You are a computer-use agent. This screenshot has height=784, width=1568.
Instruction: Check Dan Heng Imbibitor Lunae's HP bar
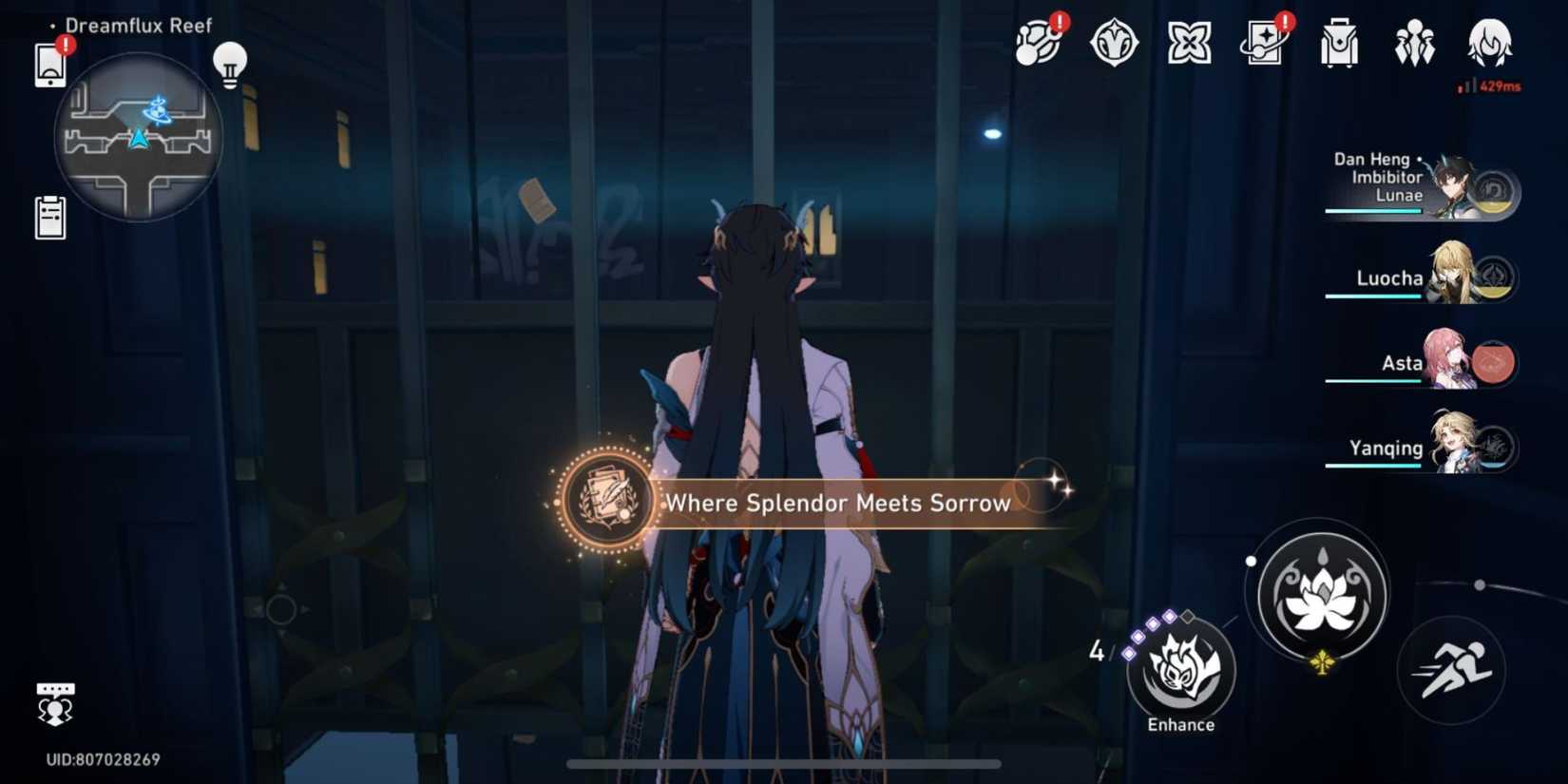[1375, 211]
